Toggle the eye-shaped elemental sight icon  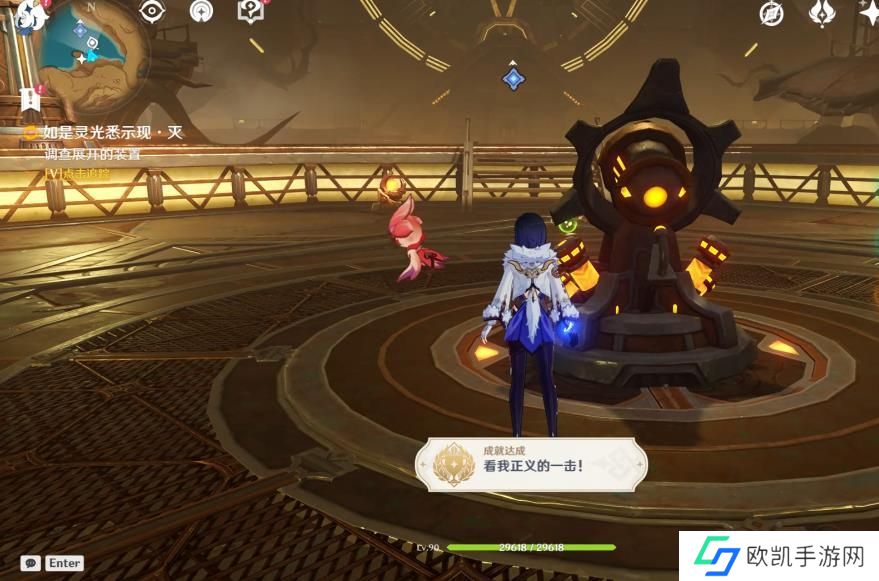point(151,11)
